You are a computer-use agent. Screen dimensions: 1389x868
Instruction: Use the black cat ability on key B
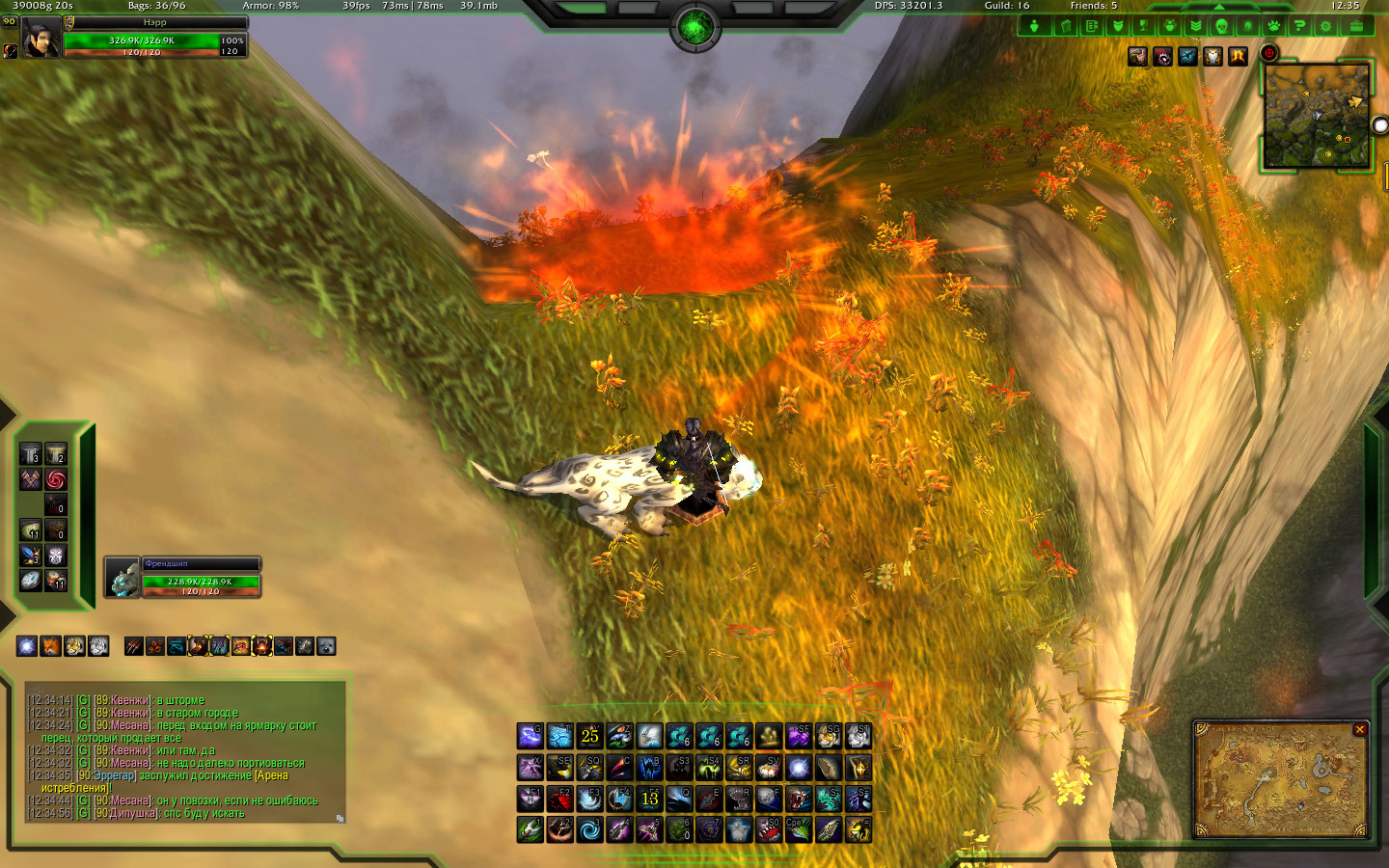click(649, 768)
